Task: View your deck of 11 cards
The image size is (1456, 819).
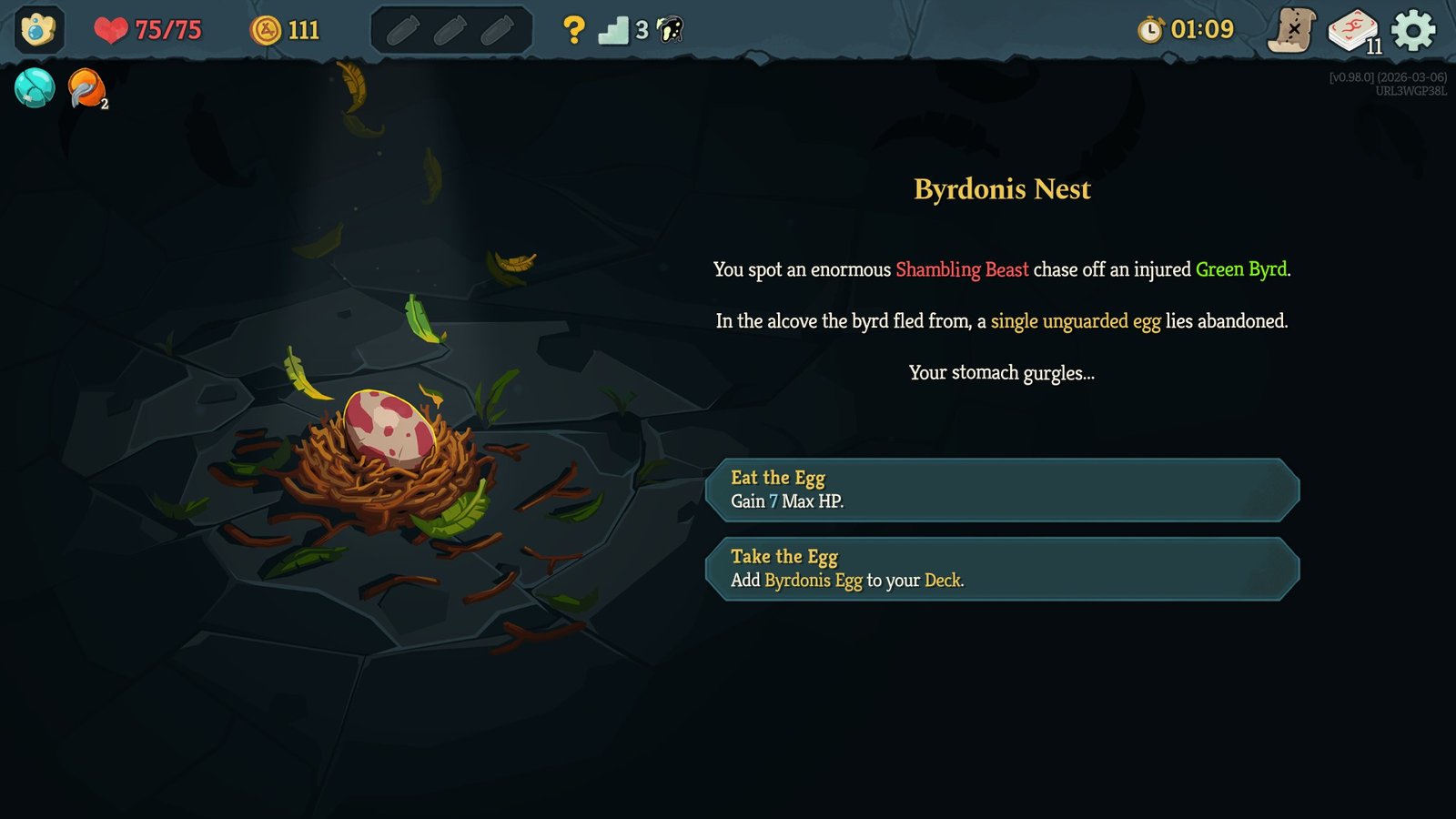Action: 1355,29
